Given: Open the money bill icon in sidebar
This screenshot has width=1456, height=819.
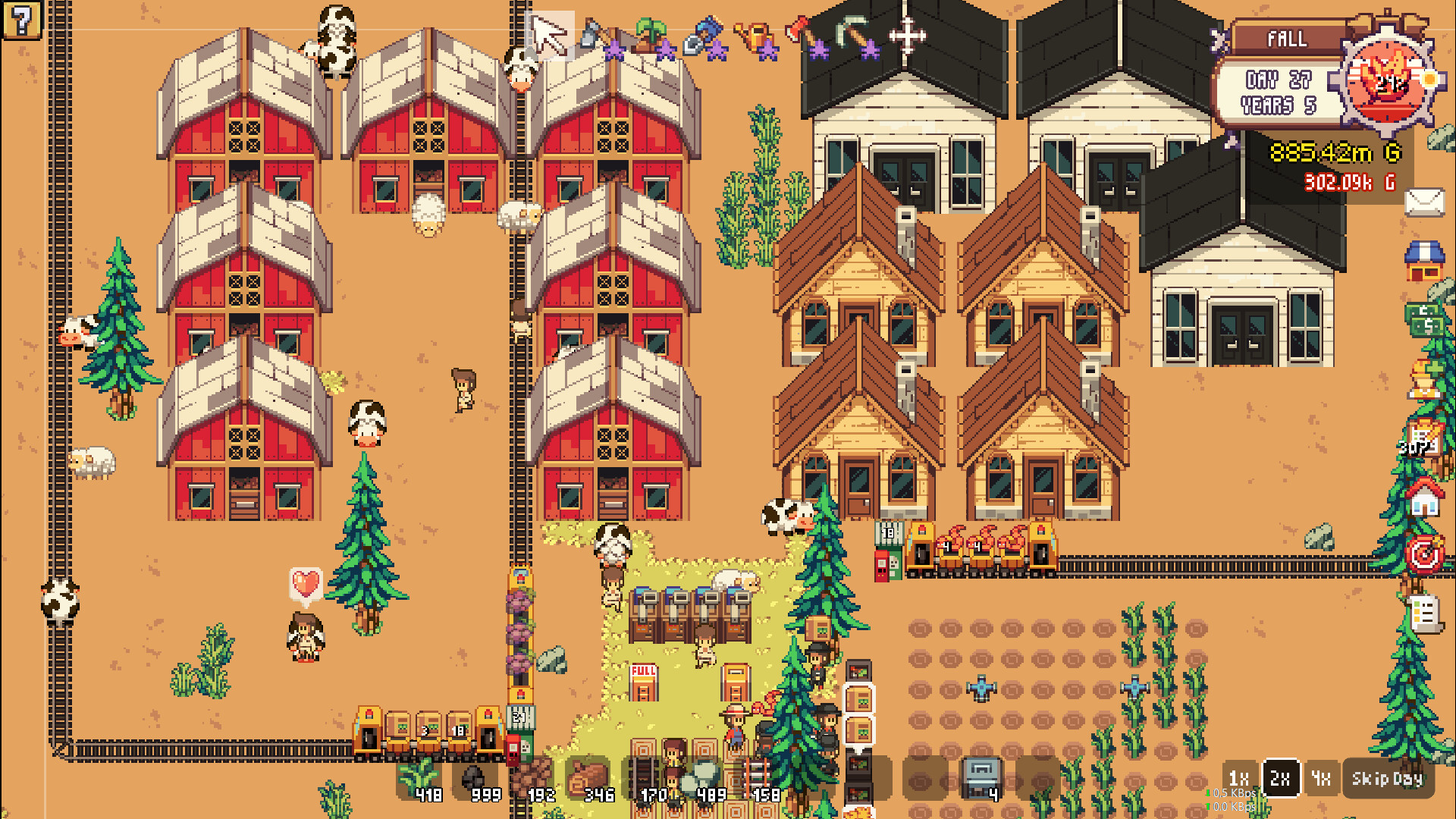Looking at the screenshot, I should pyautogui.click(x=1425, y=318).
